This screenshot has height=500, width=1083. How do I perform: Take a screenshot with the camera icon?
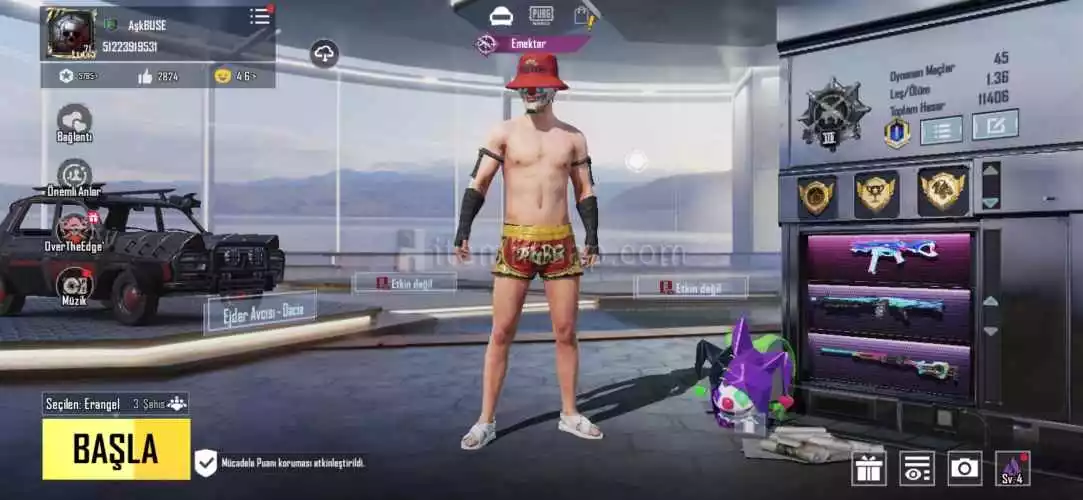click(964, 467)
